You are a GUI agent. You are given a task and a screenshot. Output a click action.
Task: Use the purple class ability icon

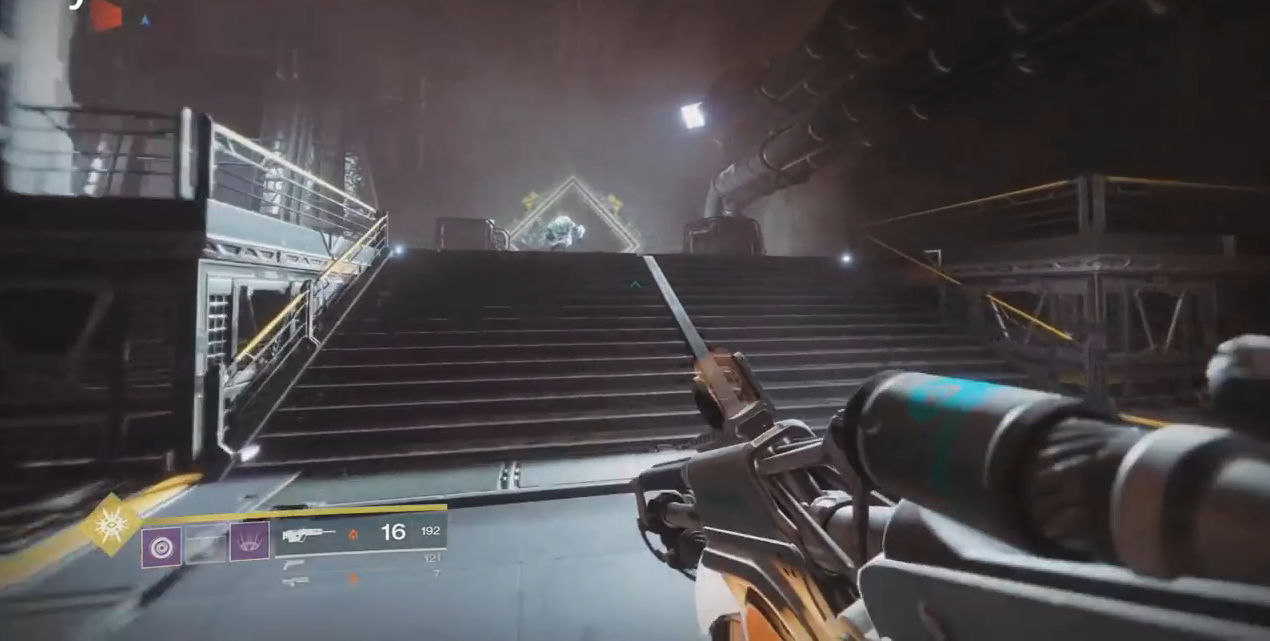(x=249, y=542)
